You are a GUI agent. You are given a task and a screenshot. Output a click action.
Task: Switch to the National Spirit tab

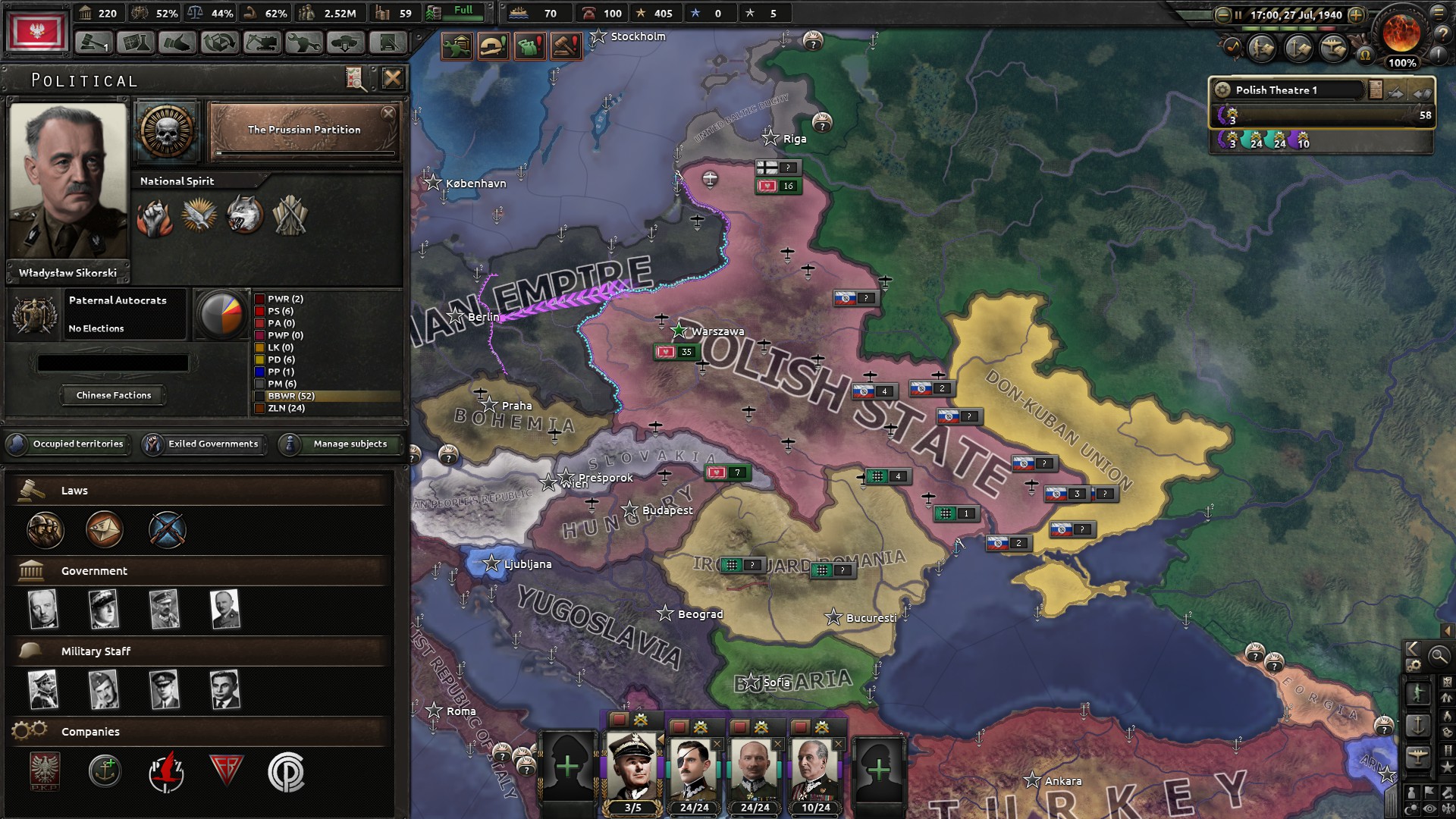coord(176,180)
